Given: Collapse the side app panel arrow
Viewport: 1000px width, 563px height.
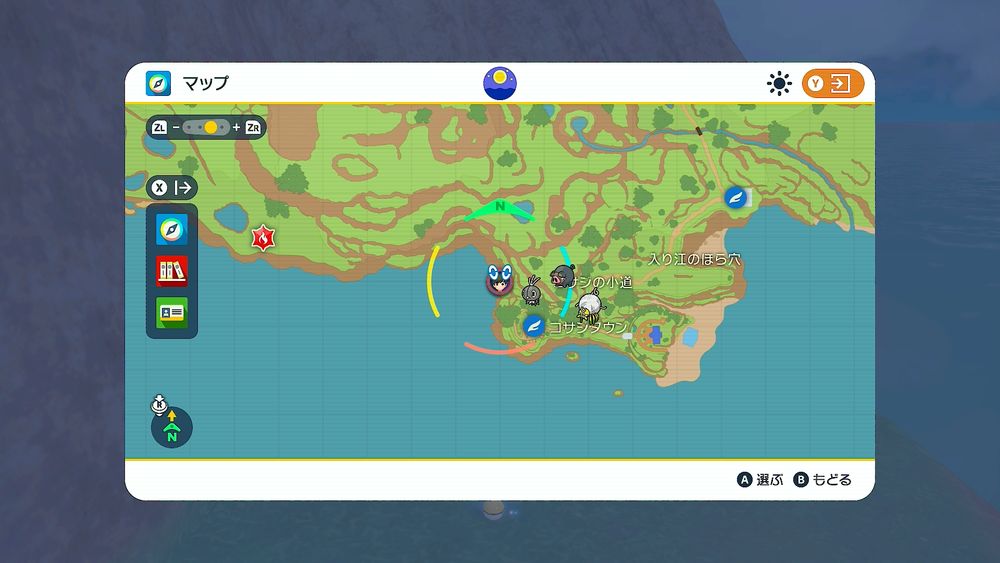Looking at the screenshot, I should pos(172,187).
